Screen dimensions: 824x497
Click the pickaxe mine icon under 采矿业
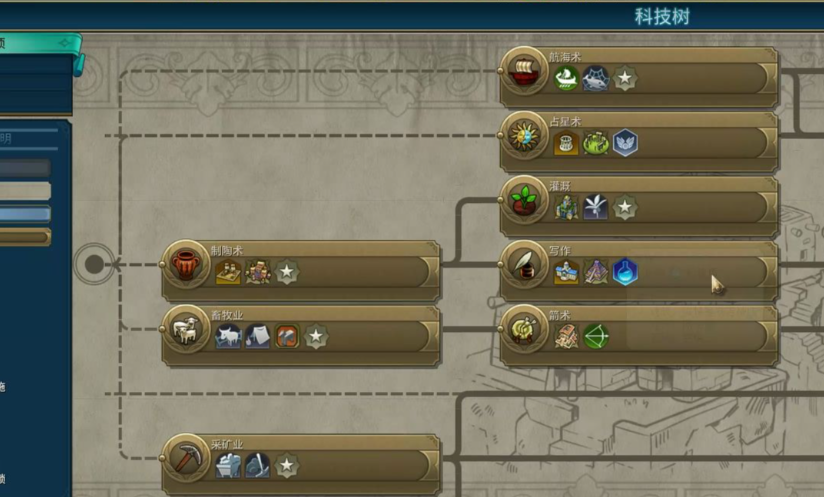click(x=258, y=465)
